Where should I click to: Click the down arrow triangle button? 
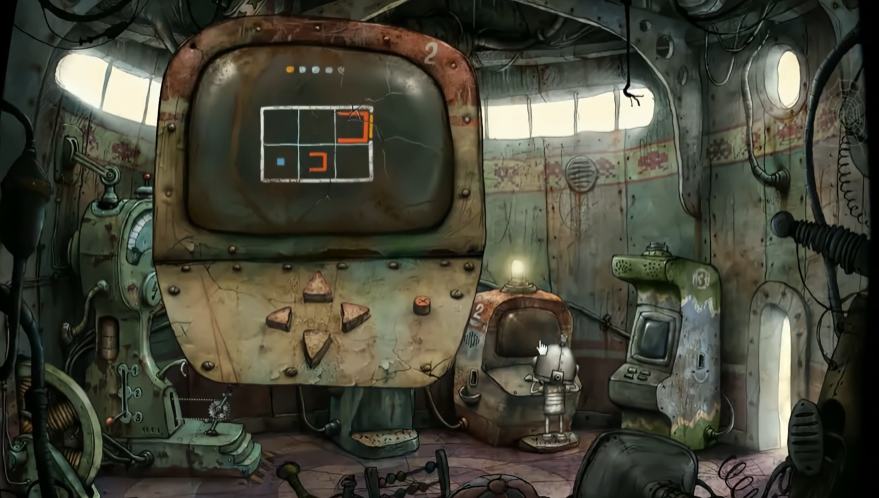pyautogui.click(x=317, y=346)
